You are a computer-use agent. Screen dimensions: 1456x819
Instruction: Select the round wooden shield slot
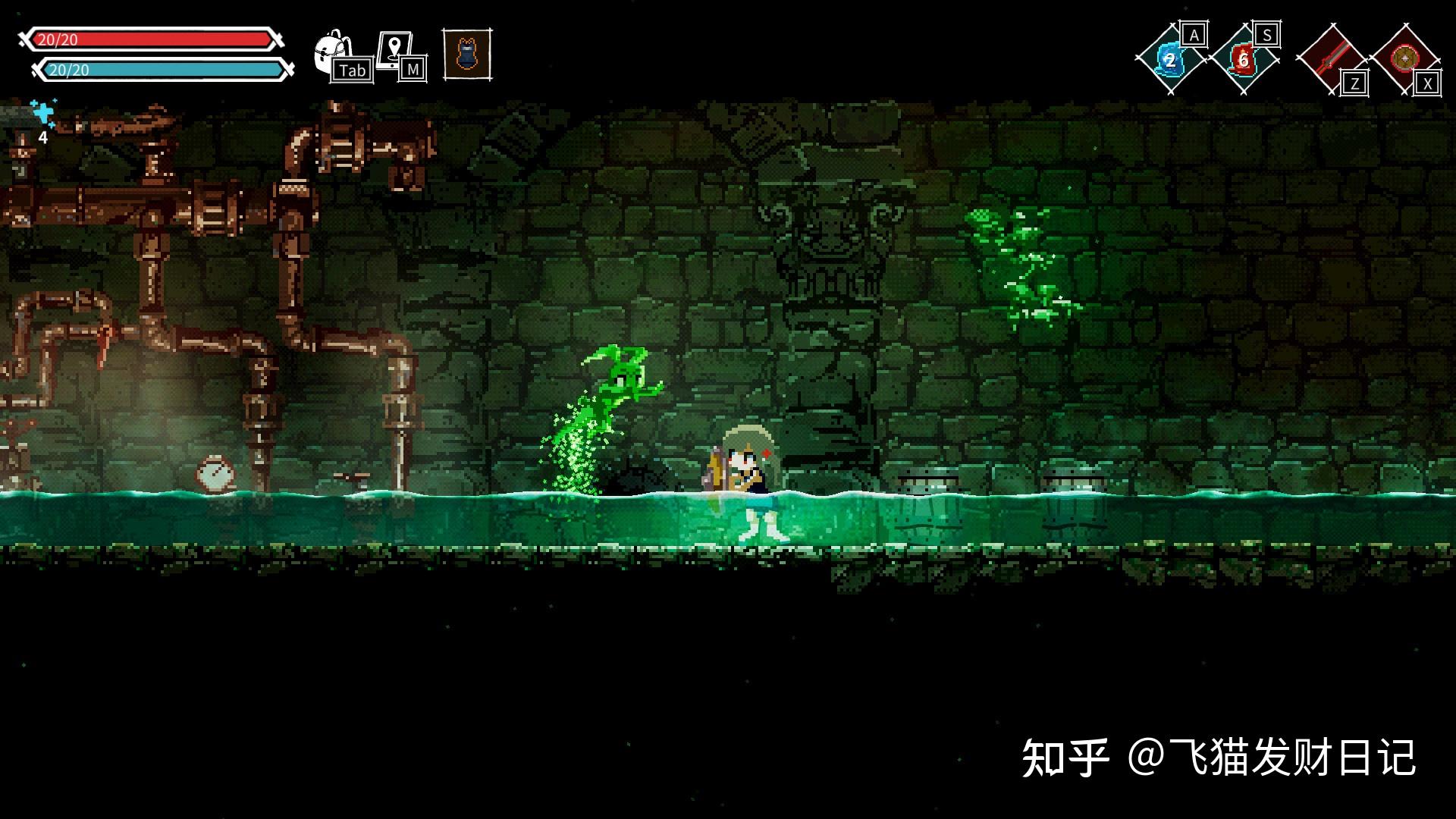[x=1404, y=59]
